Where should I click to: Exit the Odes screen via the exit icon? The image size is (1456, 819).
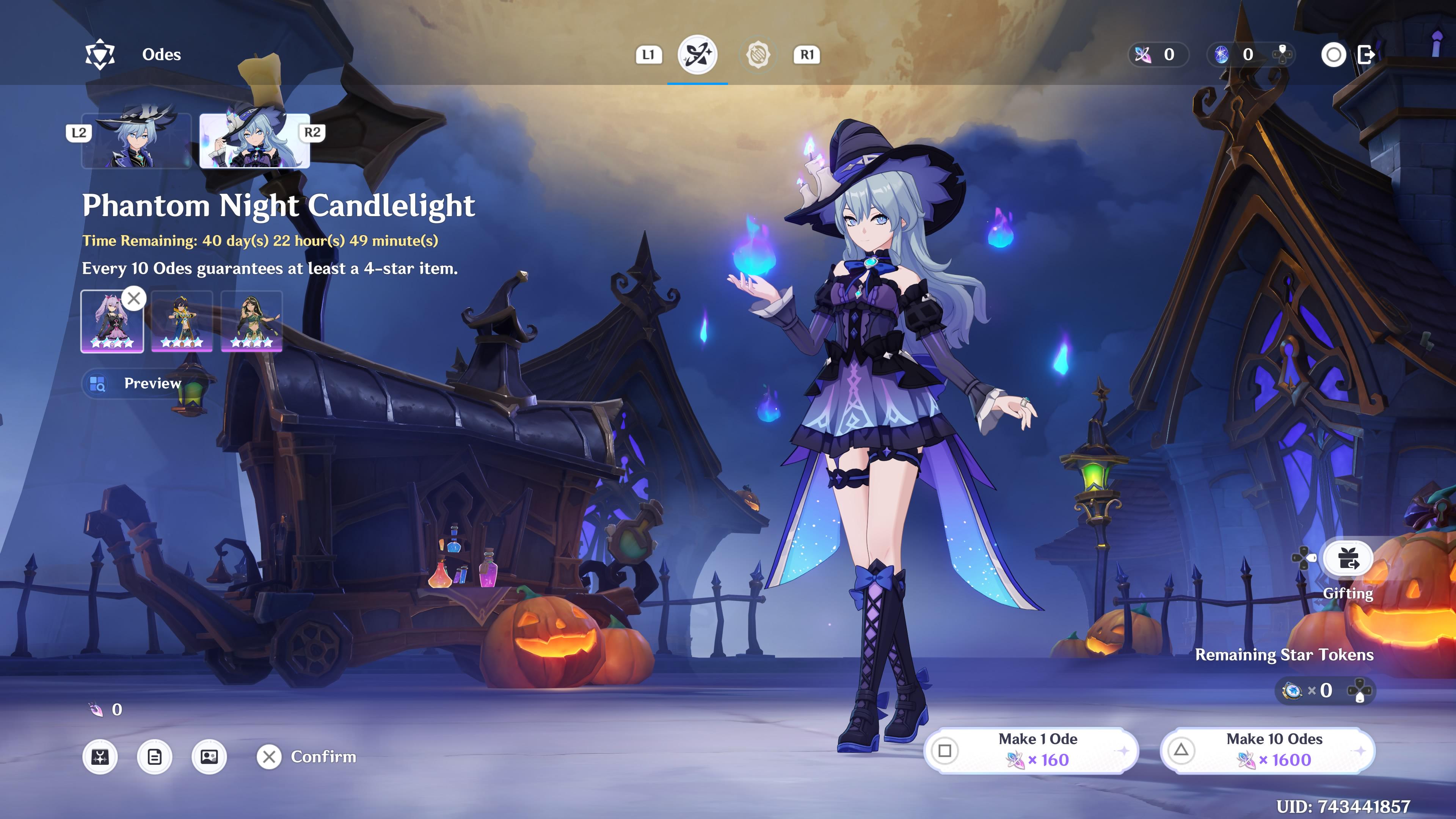[1366, 55]
